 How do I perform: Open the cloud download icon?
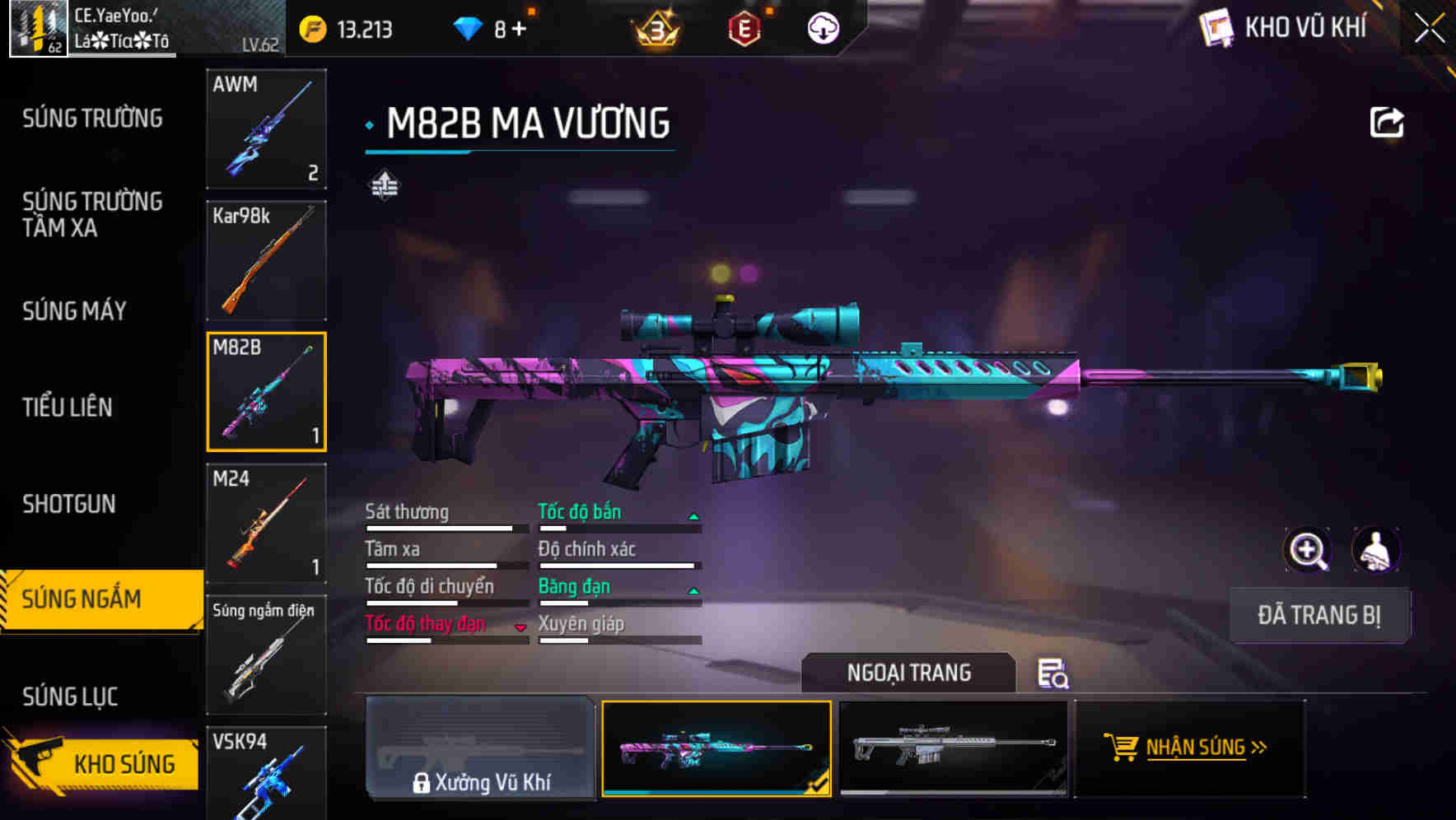[822, 27]
